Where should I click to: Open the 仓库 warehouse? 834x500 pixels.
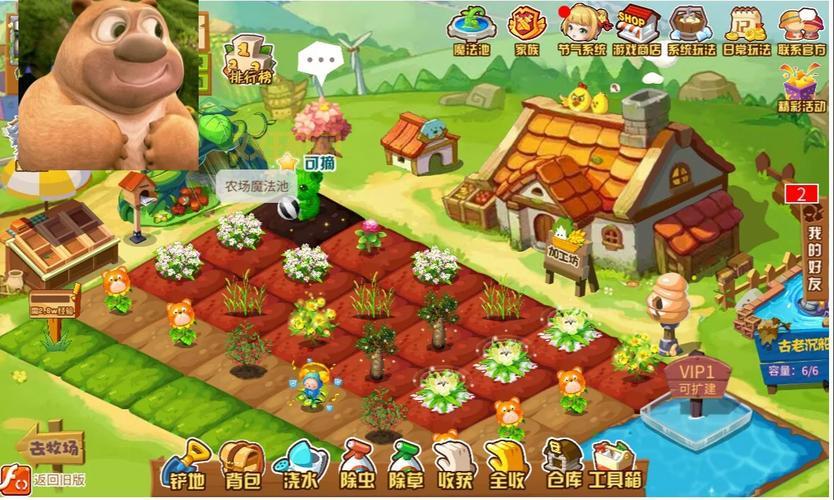[561, 467]
